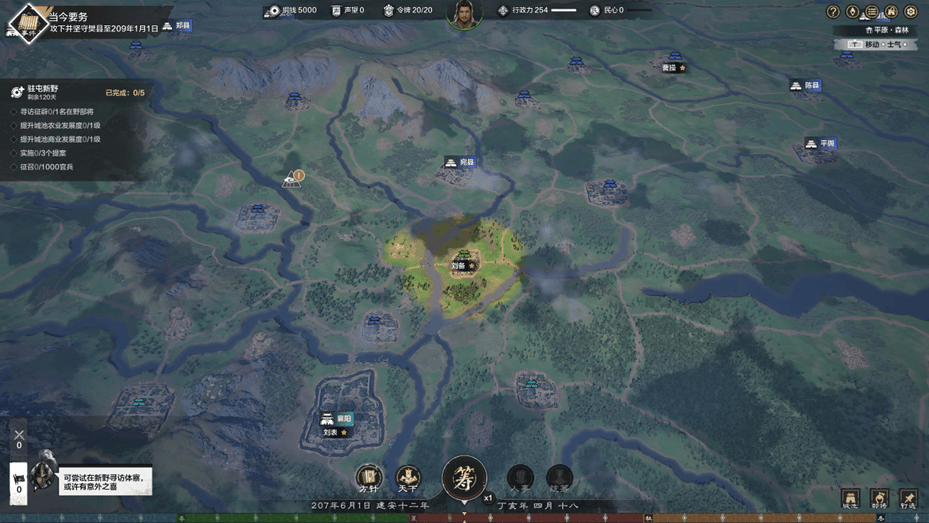
Task: Open the 当今要务 current affairs banner
Action: click(x=90, y=22)
